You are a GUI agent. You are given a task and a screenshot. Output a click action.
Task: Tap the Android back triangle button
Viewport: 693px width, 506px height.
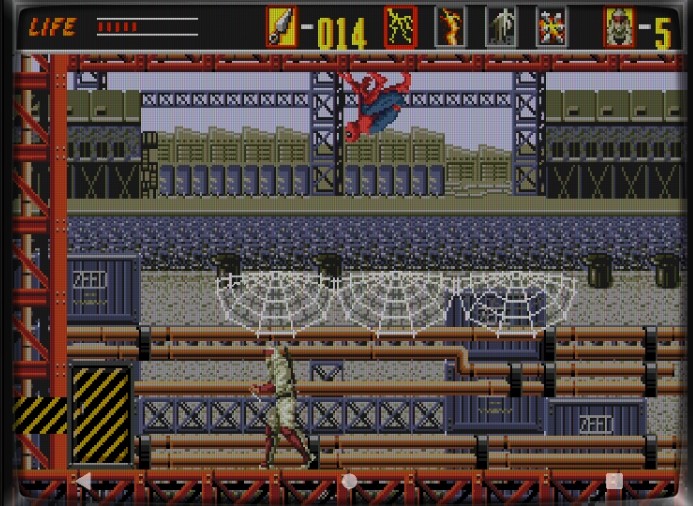coord(84,481)
